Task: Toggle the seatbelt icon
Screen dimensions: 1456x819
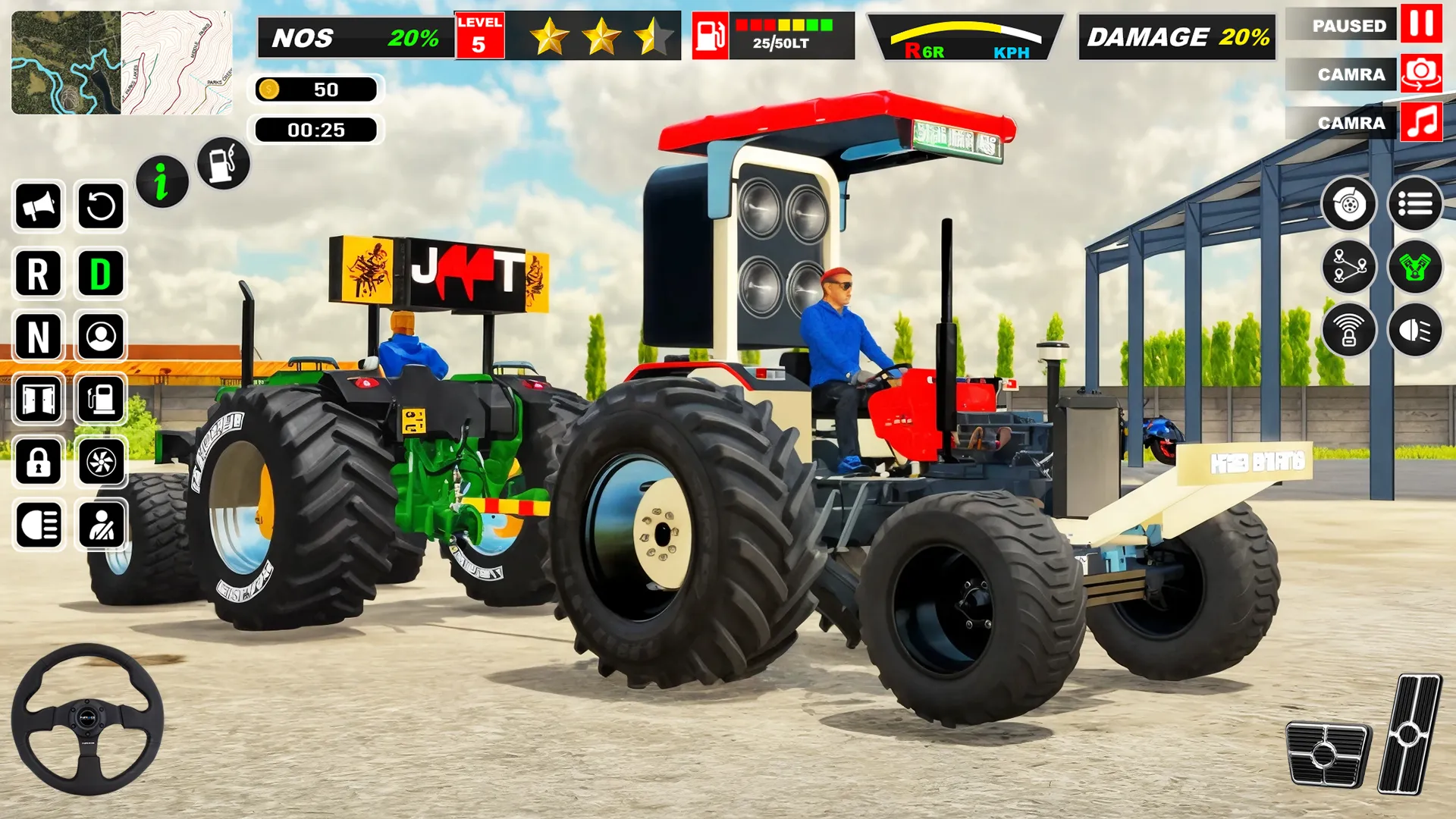Action: [102, 522]
